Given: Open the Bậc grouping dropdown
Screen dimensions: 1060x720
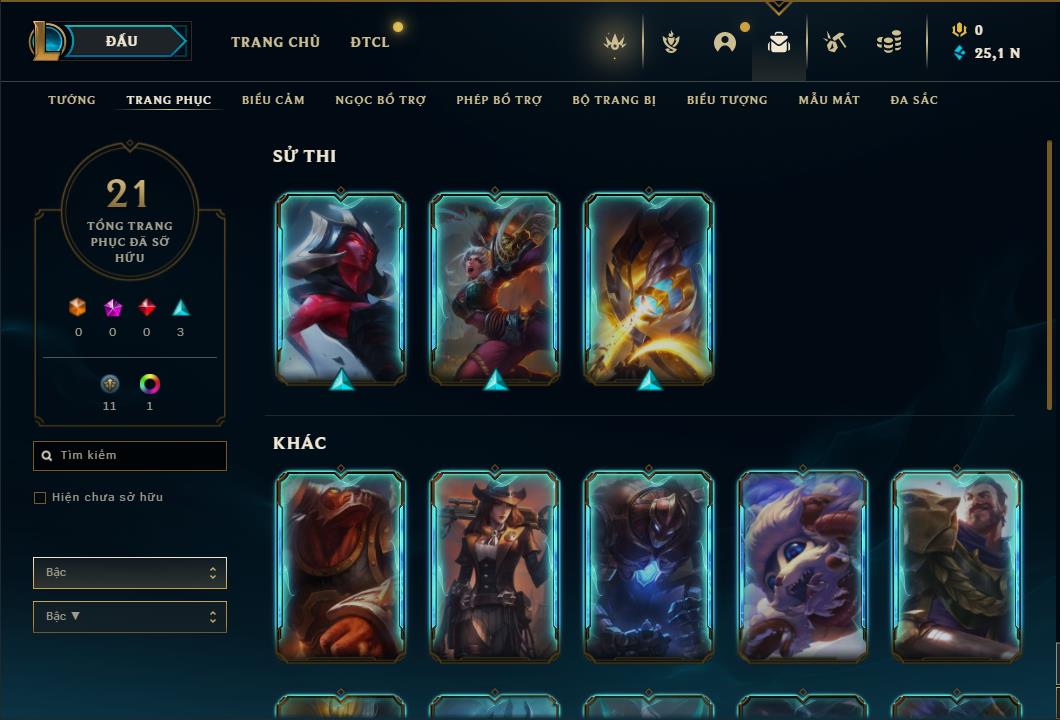Looking at the screenshot, I should (130, 573).
